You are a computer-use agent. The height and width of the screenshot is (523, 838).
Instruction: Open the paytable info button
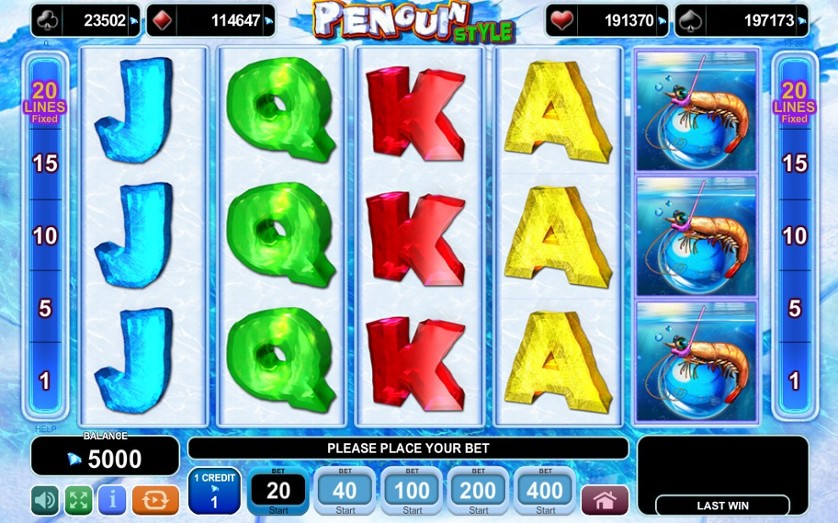tap(111, 499)
